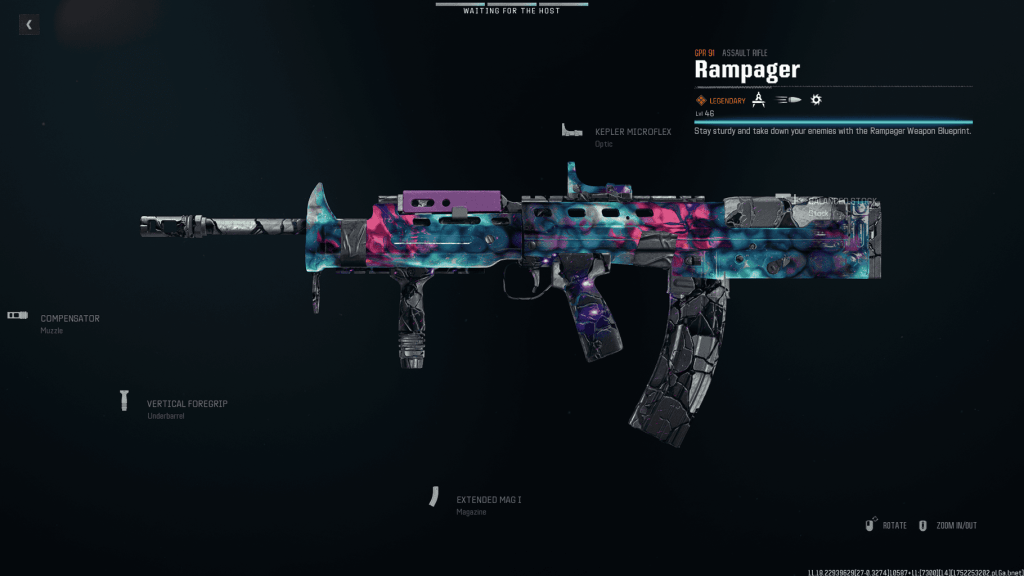Open the Compensator muzzle attachment

click(x=69, y=319)
